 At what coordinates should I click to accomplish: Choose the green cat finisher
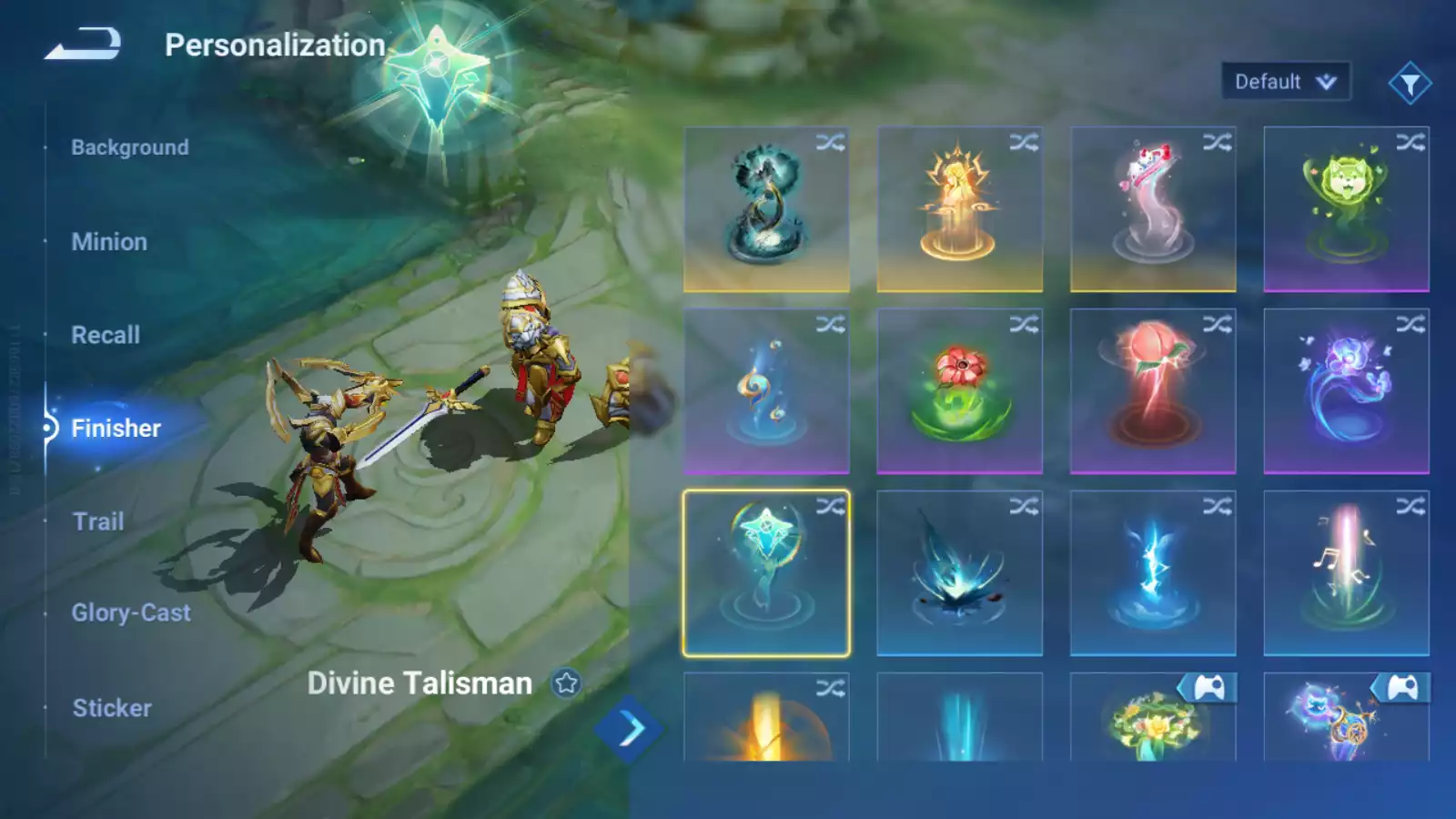coord(1346,209)
